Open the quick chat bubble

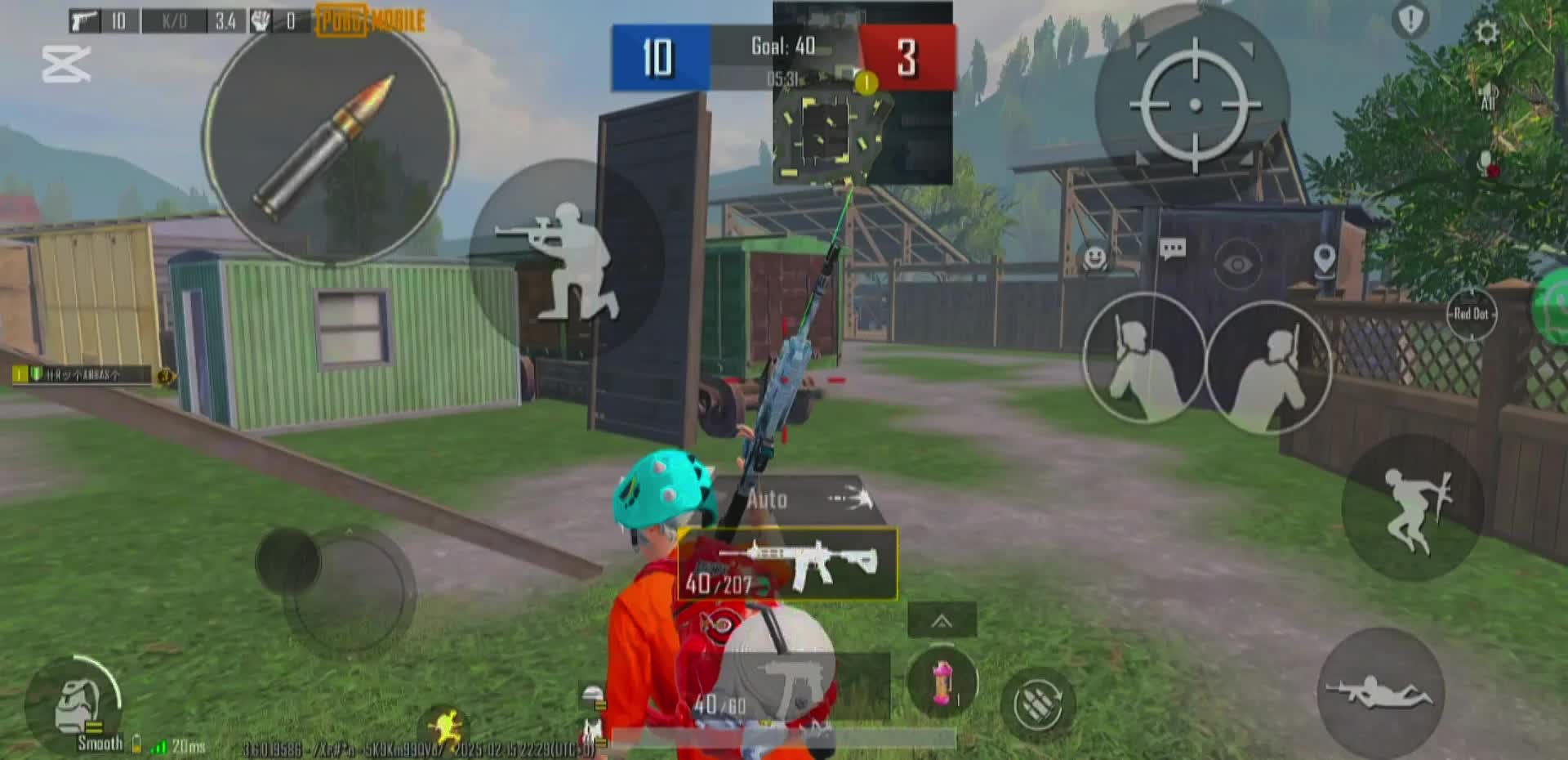[1172, 249]
